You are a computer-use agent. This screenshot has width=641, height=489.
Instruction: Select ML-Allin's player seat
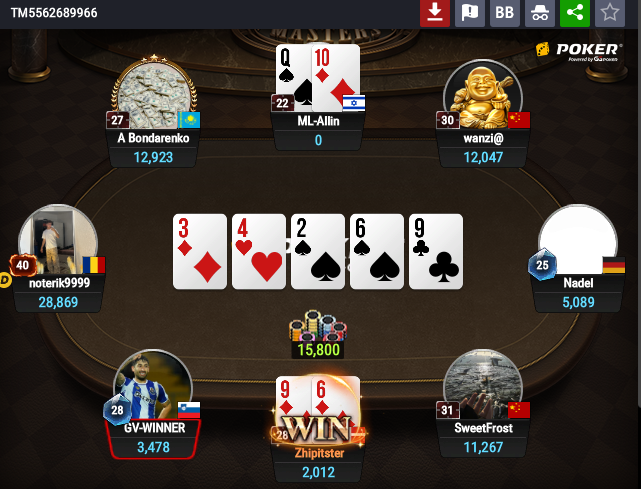[x=318, y=122]
